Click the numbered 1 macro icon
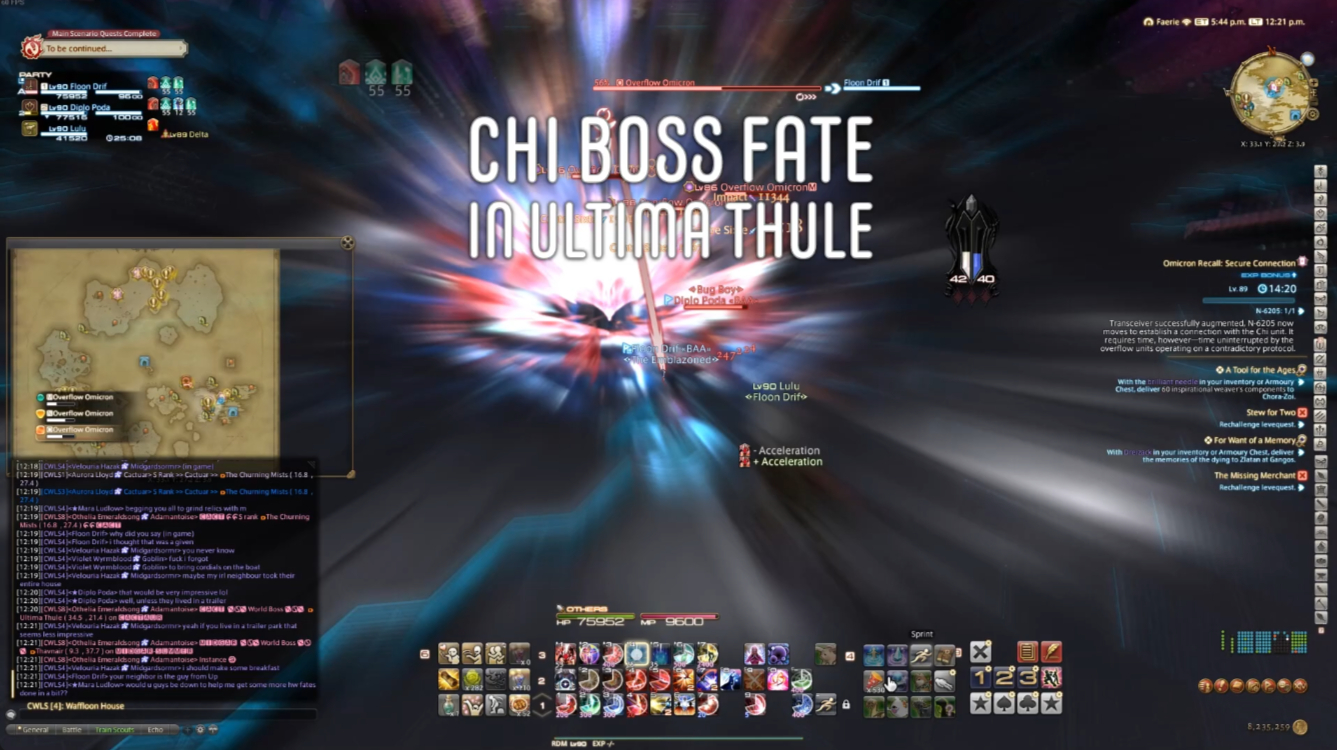 click(981, 678)
